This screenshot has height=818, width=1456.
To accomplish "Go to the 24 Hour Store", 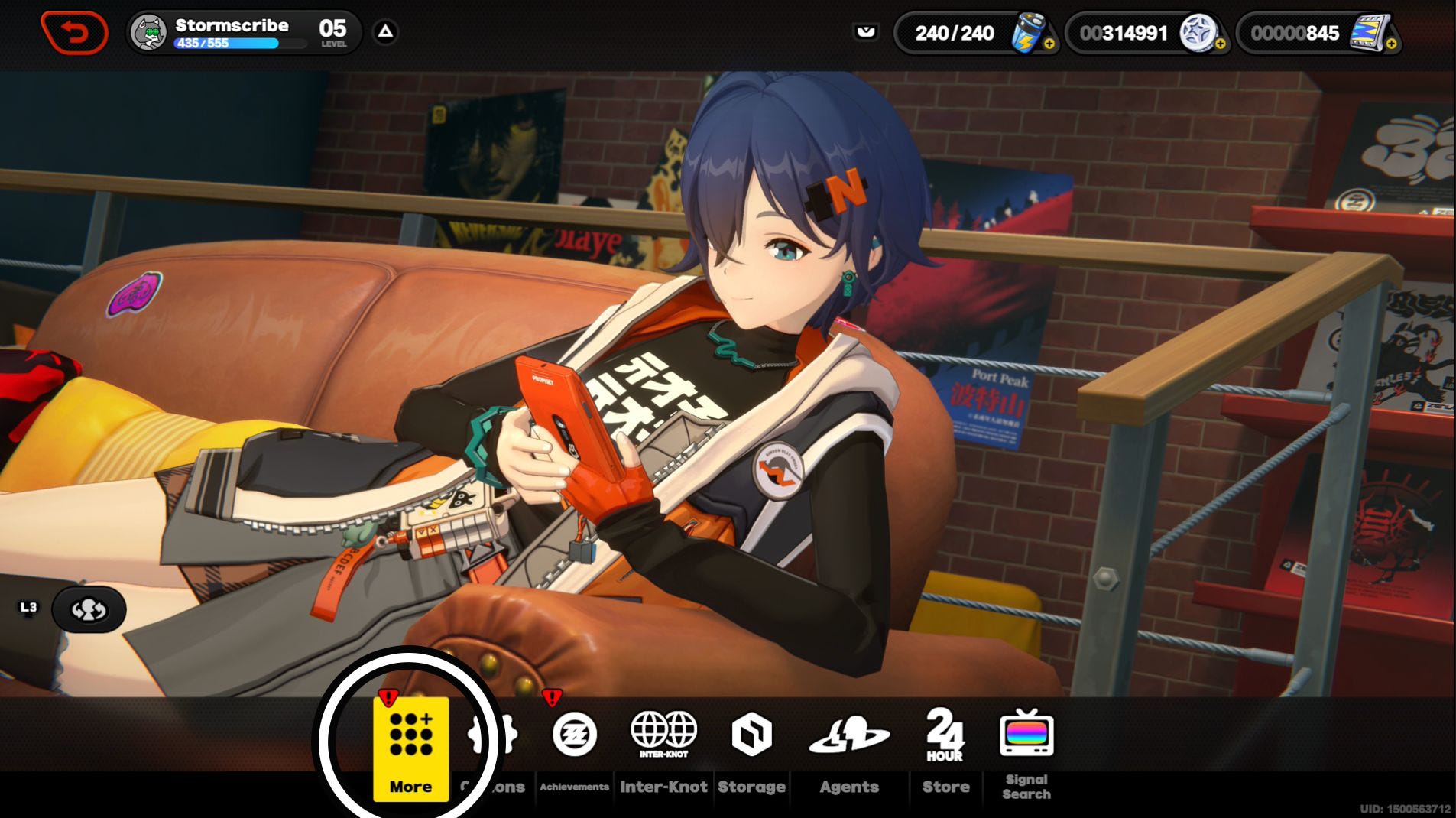I will 945,748.
